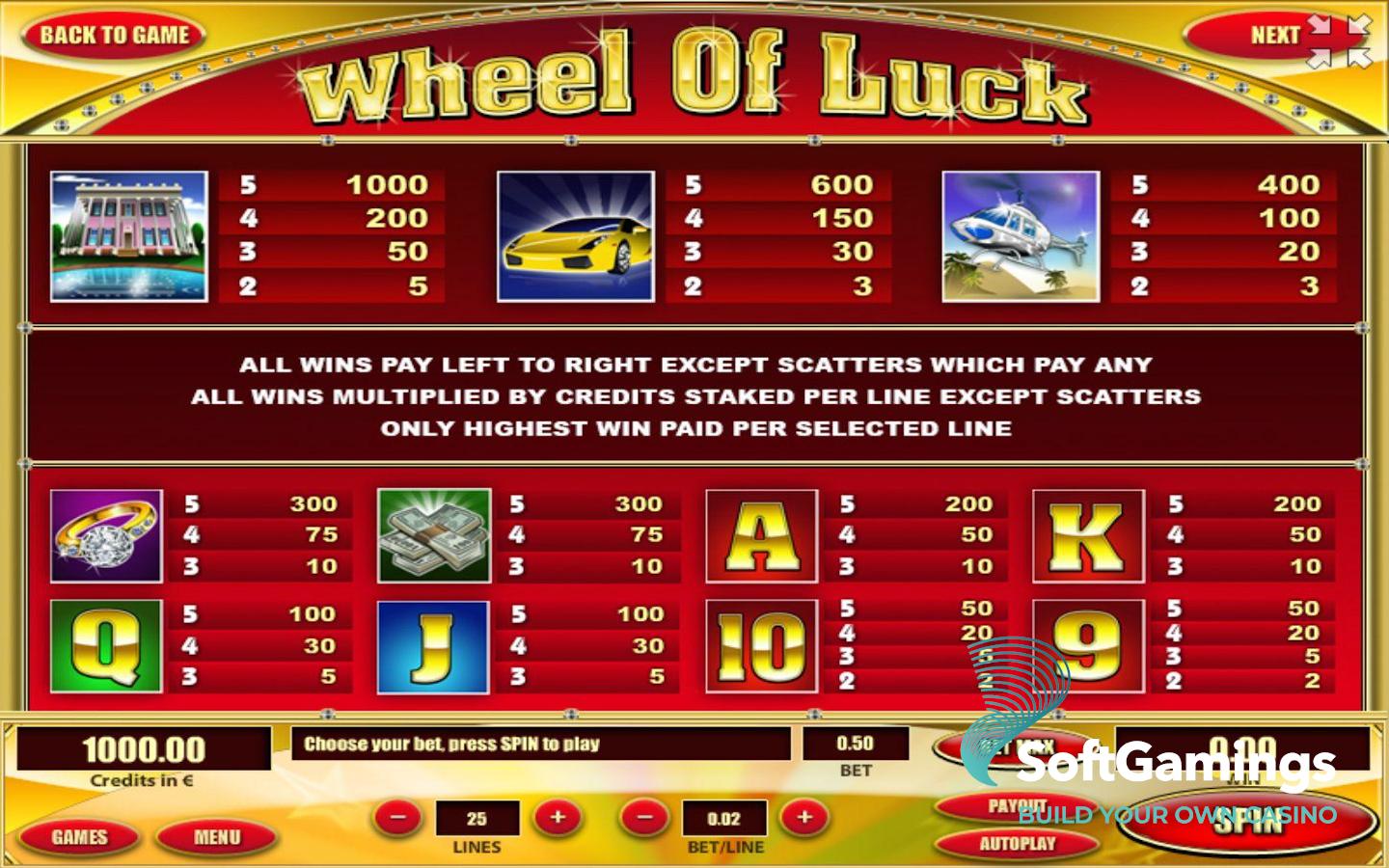1389x868 pixels.
Task: Increase LINES with the plus control
Action: (558, 818)
